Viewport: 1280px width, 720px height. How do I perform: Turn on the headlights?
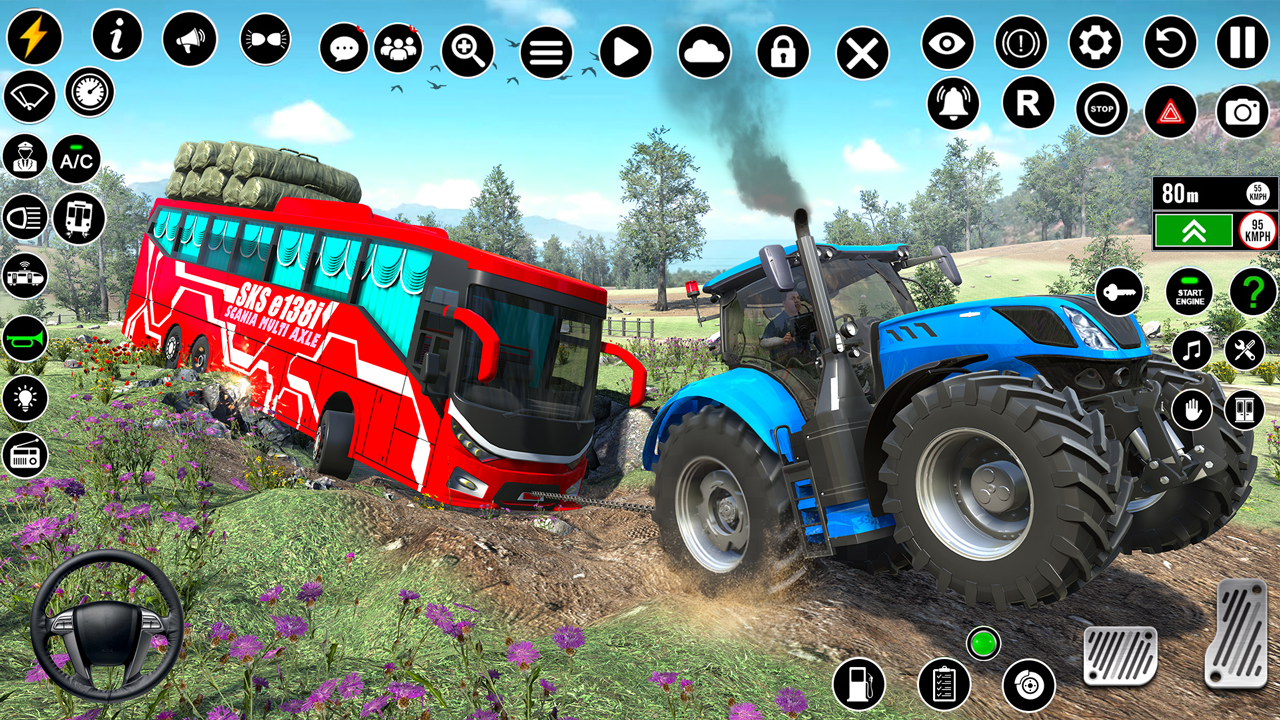[24, 218]
